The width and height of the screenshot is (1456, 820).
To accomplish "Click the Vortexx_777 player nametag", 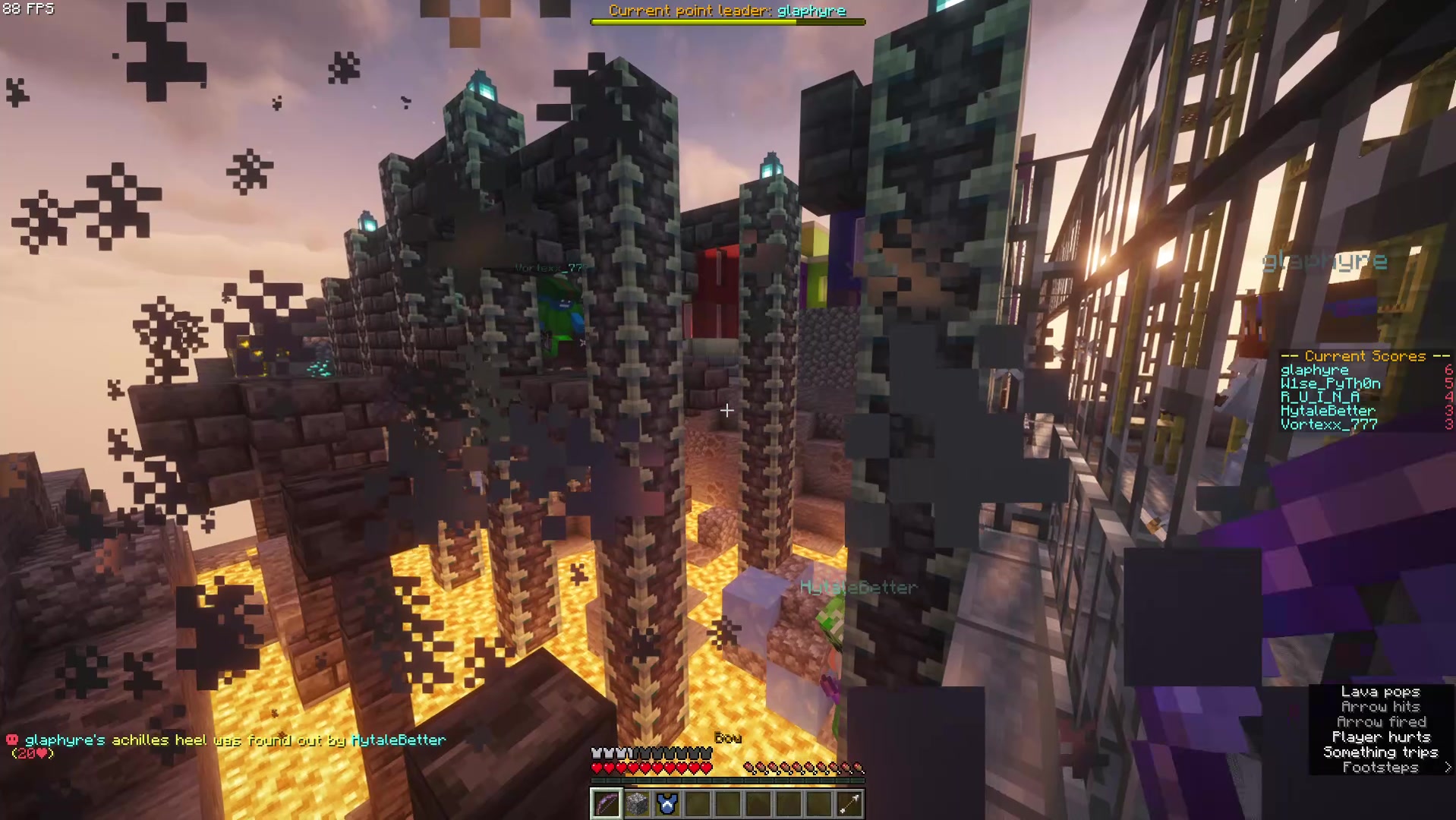I will 549,267.
